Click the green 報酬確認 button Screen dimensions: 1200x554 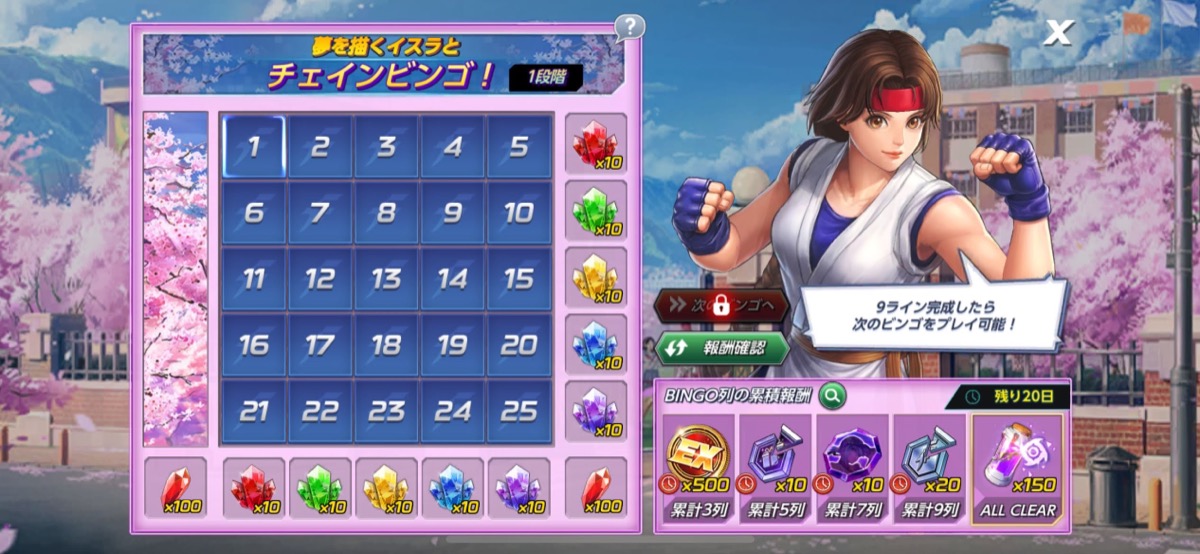tap(722, 349)
